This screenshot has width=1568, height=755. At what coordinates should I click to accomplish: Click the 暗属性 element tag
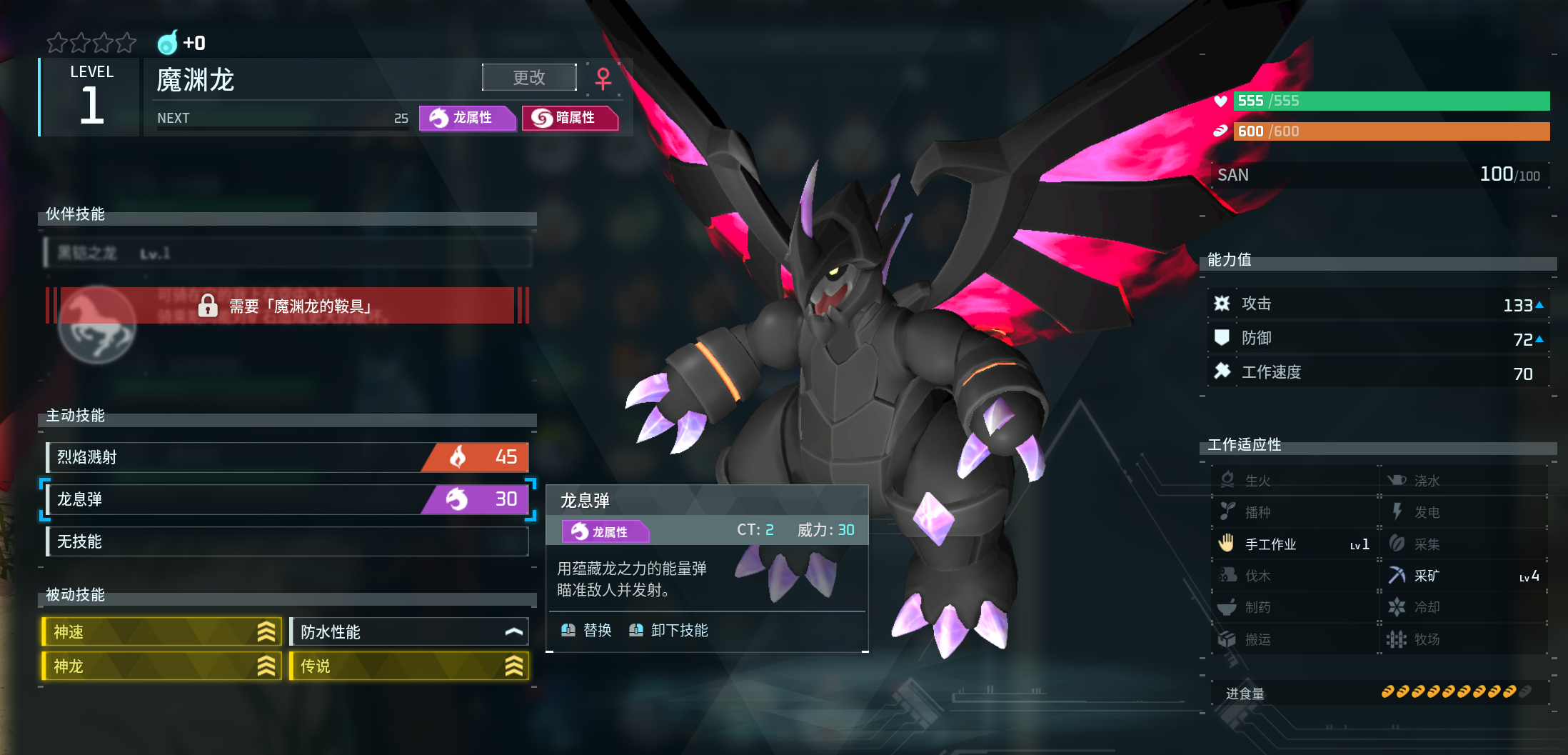[x=570, y=118]
